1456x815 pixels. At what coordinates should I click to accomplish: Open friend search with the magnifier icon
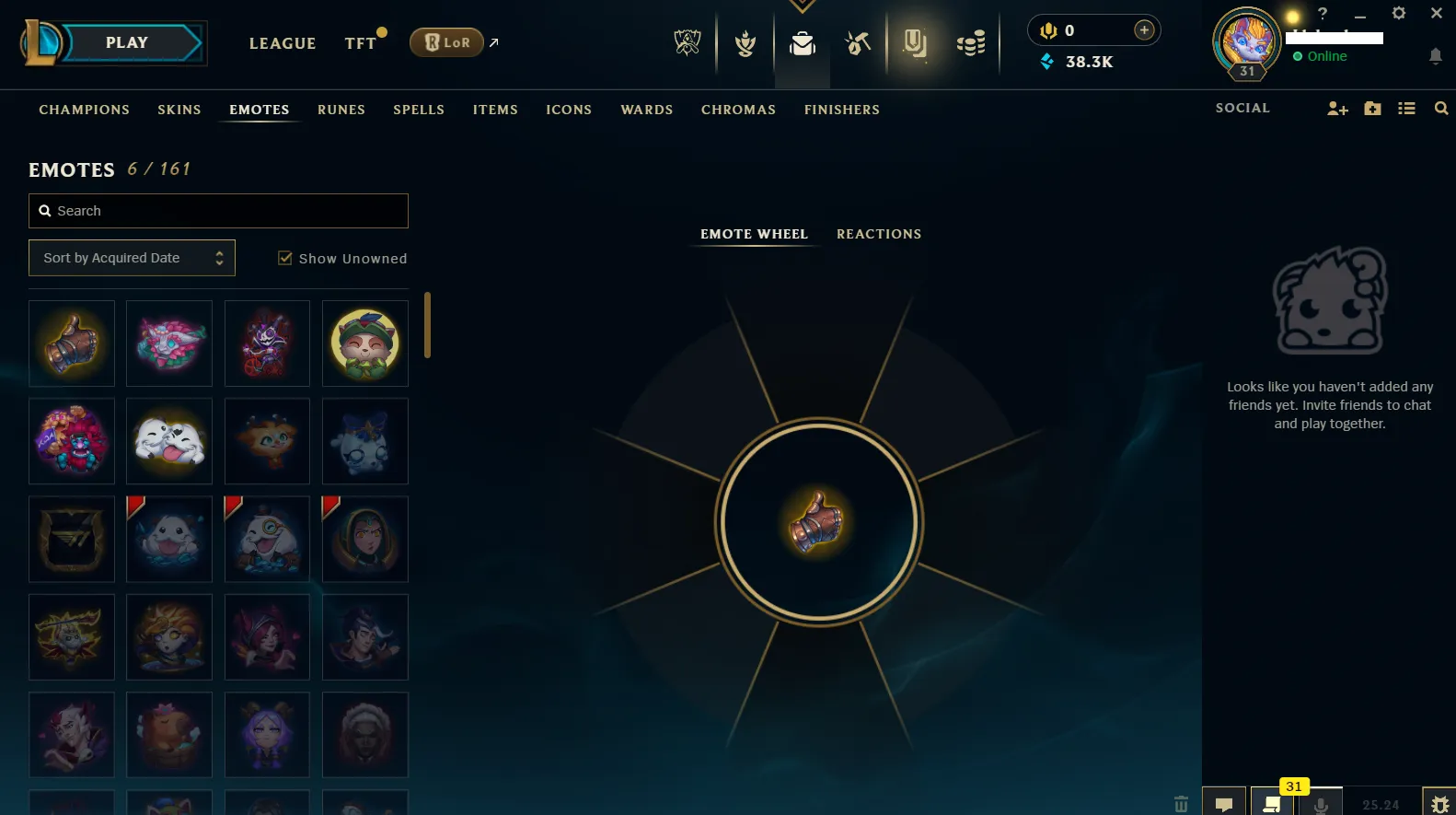click(x=1440, y=108)
